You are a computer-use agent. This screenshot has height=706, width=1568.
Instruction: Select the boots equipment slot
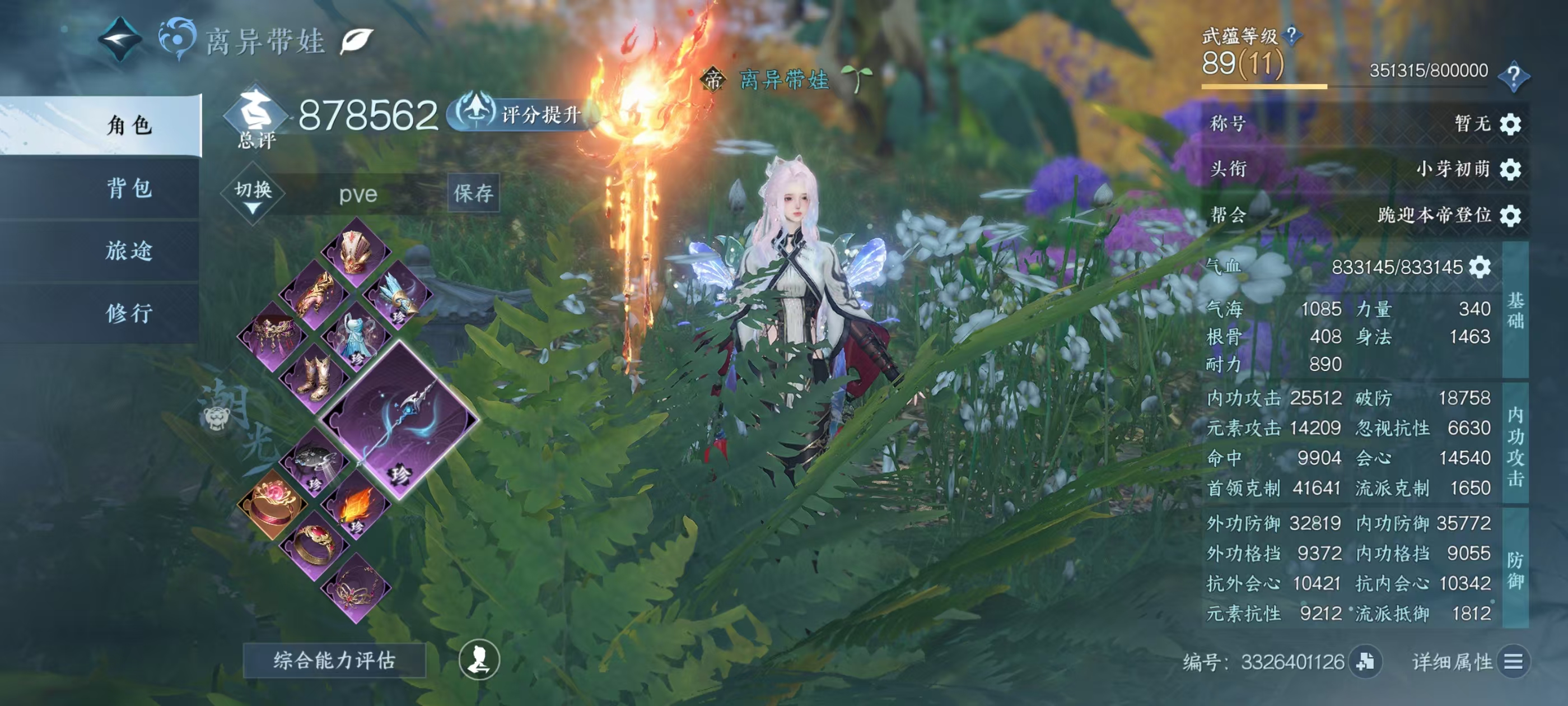point(314,378)
